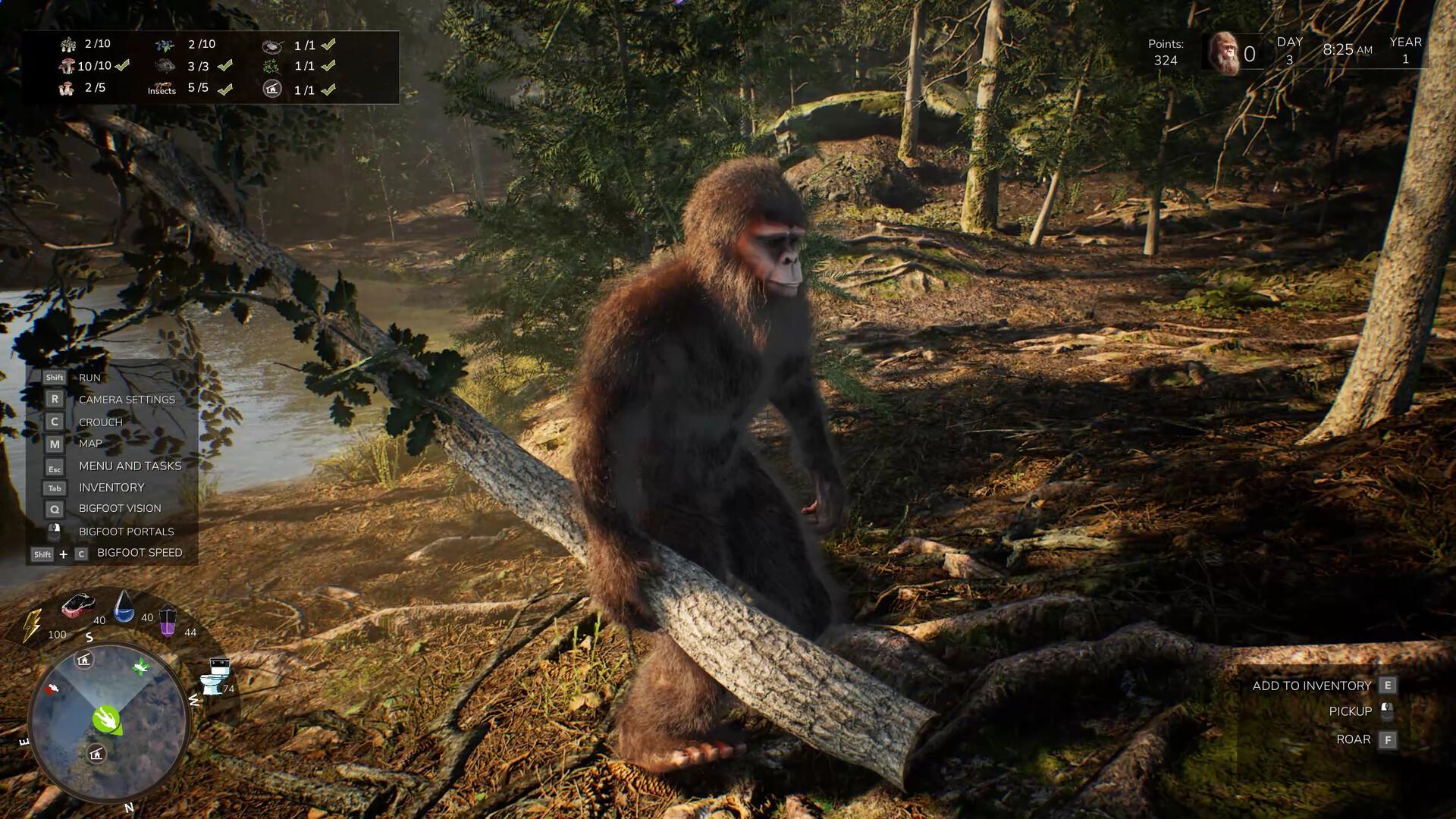Viewport: 1456px width, 819px height.
Task: Click the water droplet thirst icon
Action: 123,607
